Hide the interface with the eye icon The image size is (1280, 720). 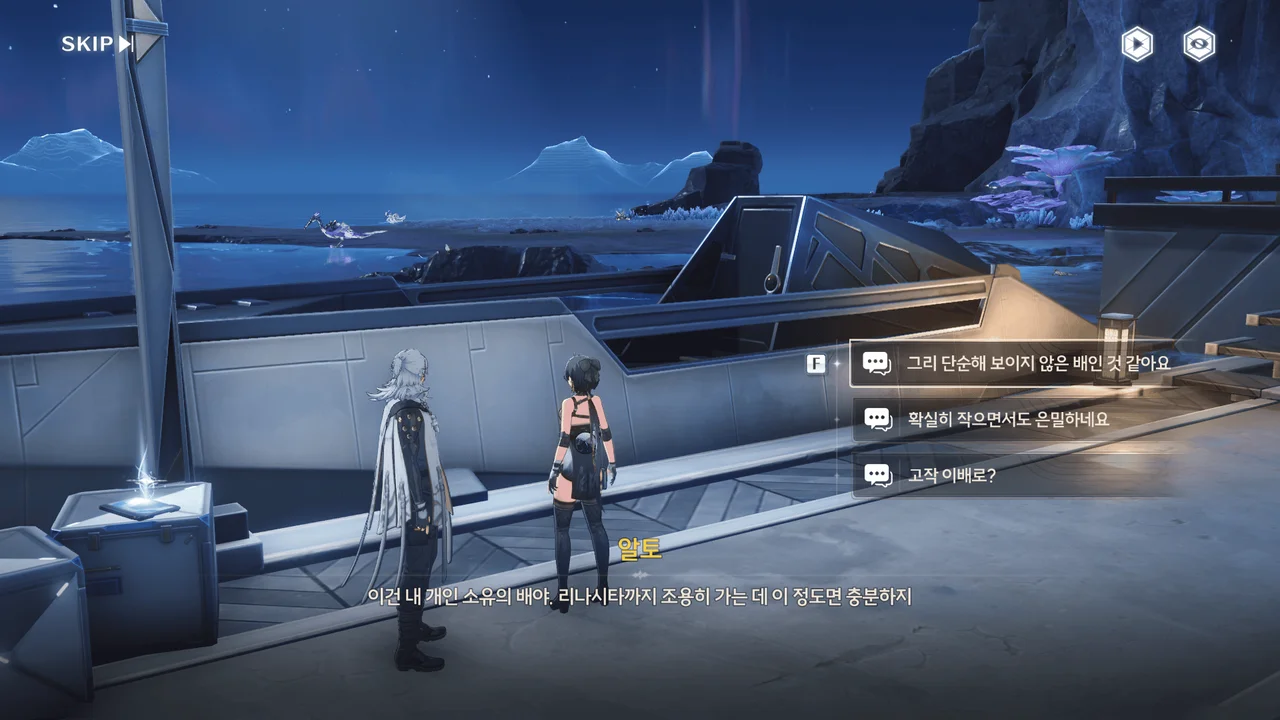(1199, 44)
